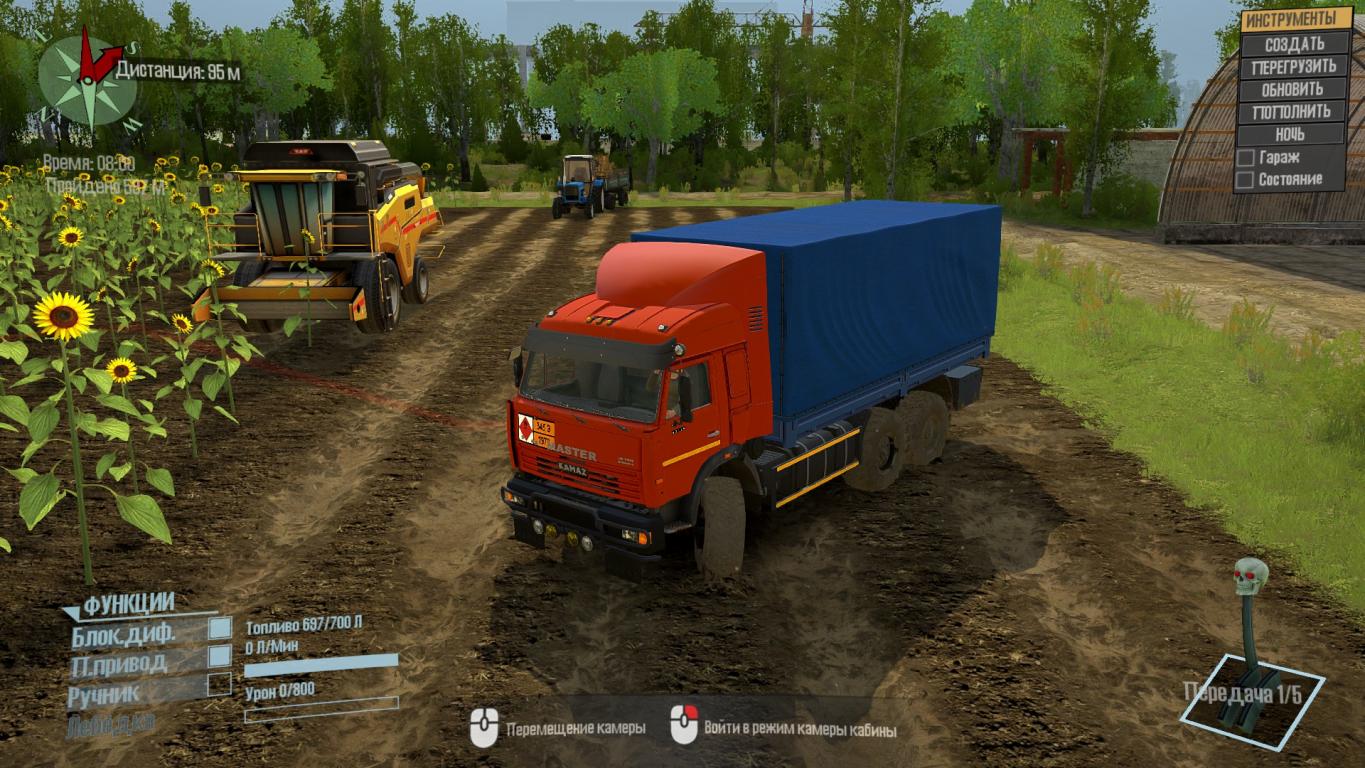Toggle the Блок.диф. differential lock checkbox
1365x768 pixels.
[220, 628]
